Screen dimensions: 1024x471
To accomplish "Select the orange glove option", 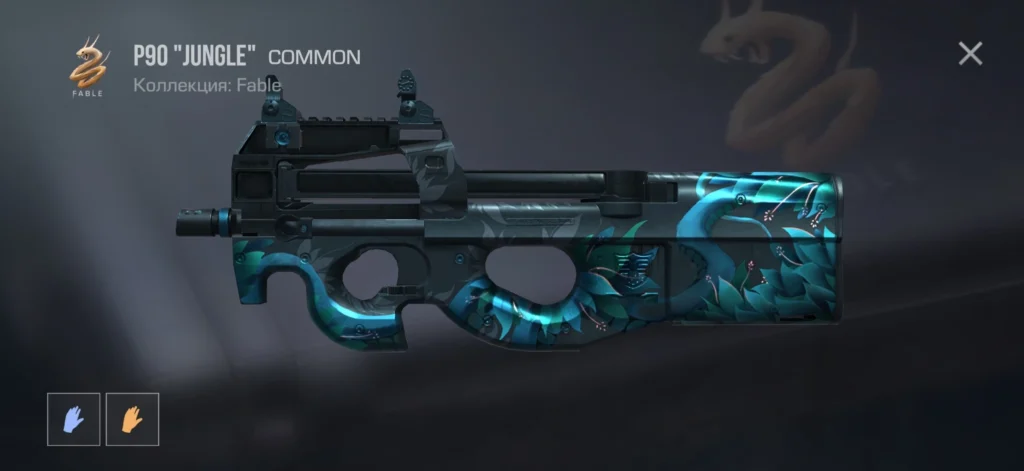I will 132,419.
